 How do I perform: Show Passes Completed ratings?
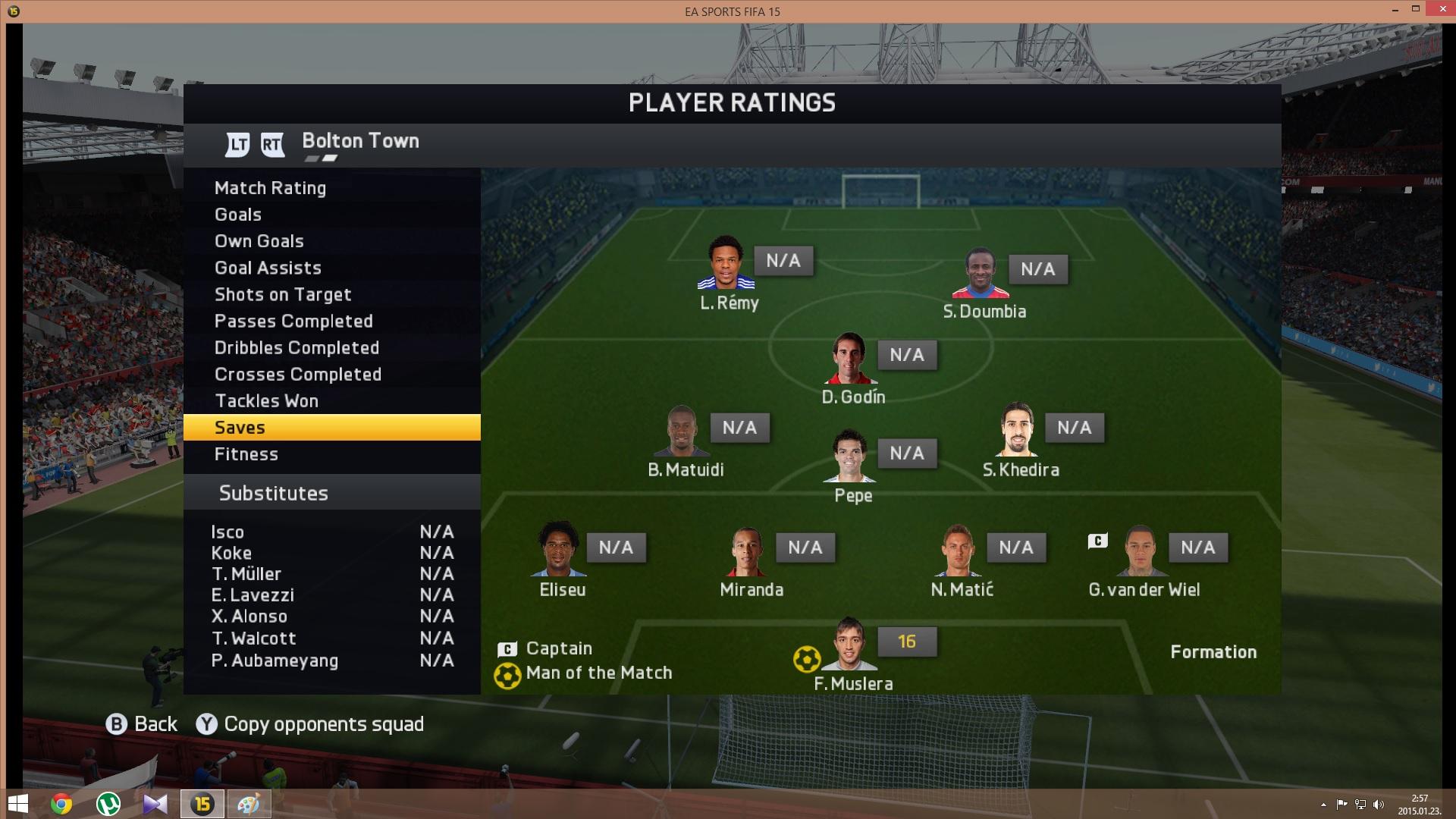pyautogui.click(x=293, y=321)
